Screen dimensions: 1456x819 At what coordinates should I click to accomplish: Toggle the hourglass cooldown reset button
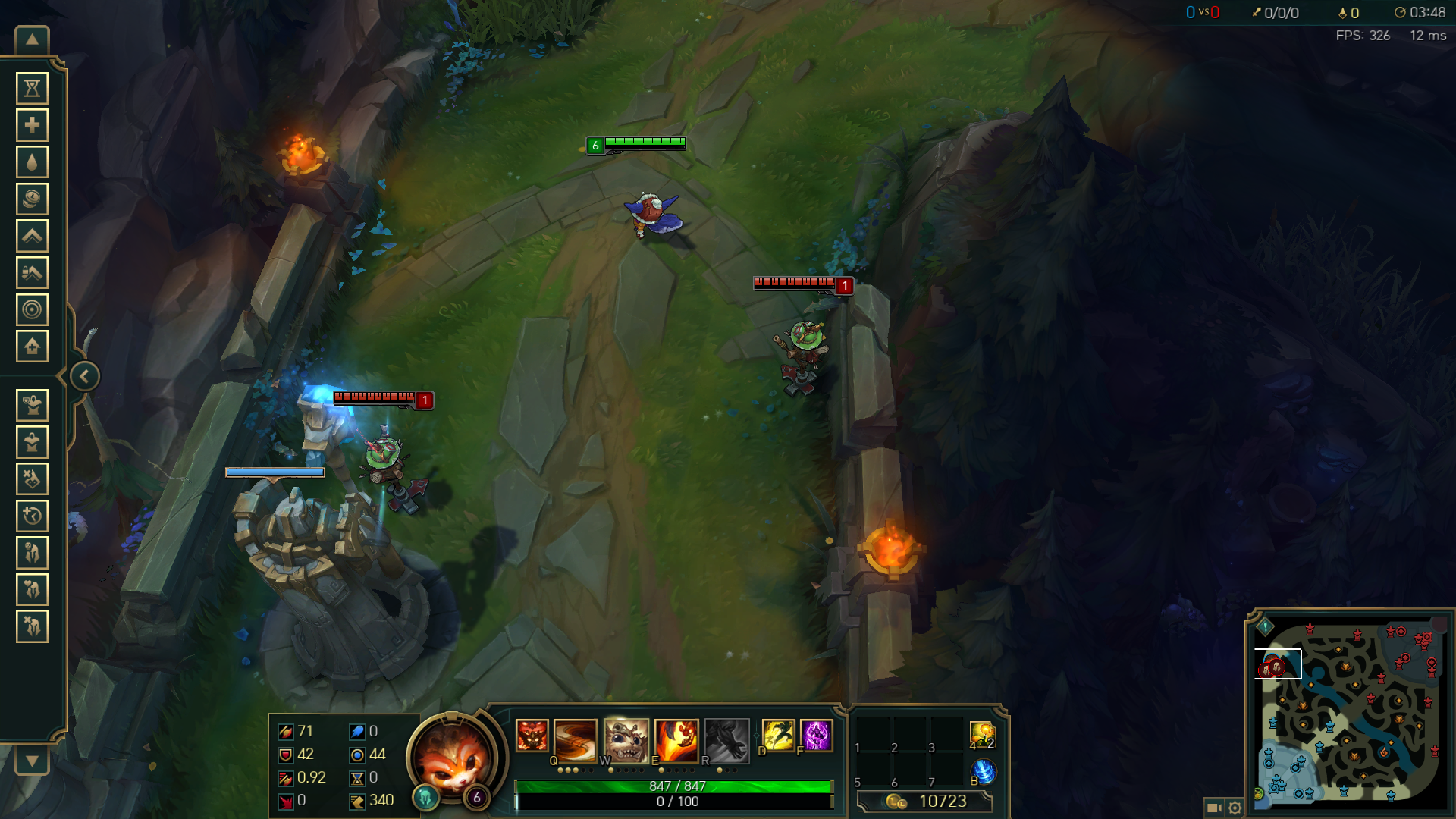click(32, 89)
